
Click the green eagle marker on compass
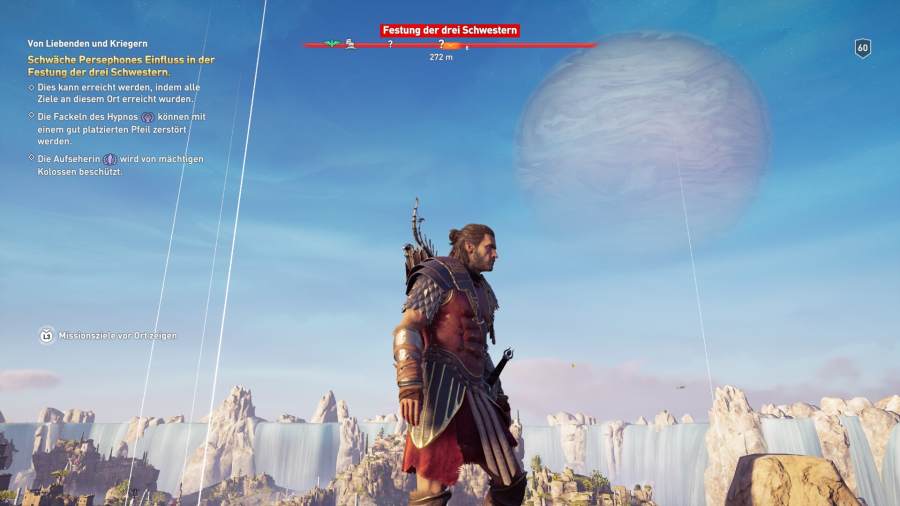click(332, 44)
